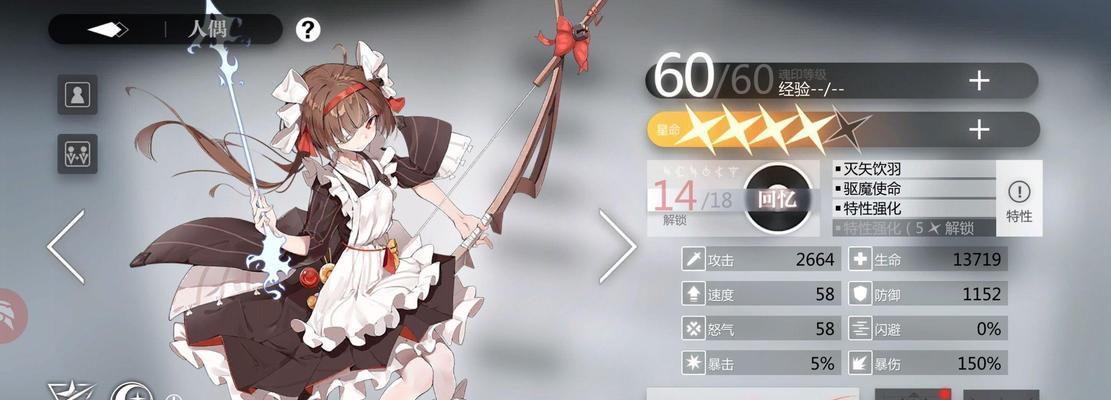1111x400 pixels.
Task: Open the question mark help icon
Action: (308, 29)
